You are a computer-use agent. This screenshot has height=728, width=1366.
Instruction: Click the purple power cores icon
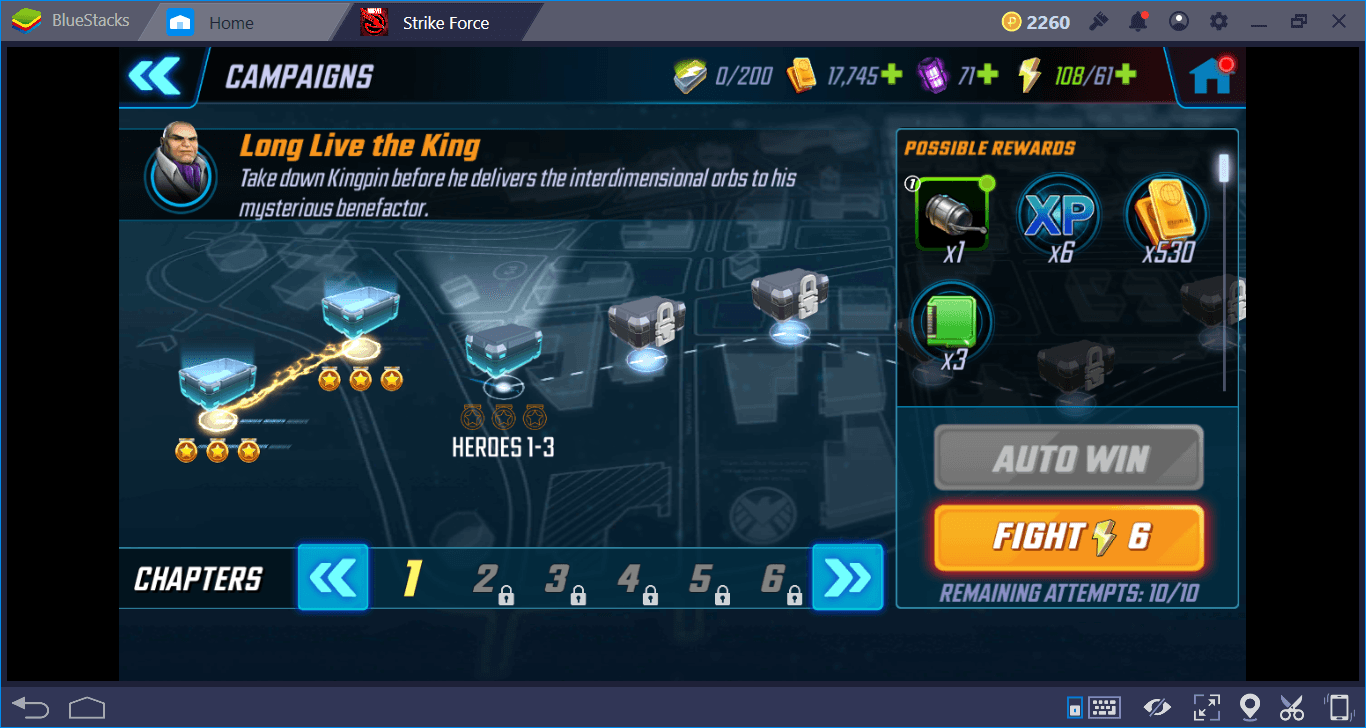pyautogui.click(x=932, y=74)
